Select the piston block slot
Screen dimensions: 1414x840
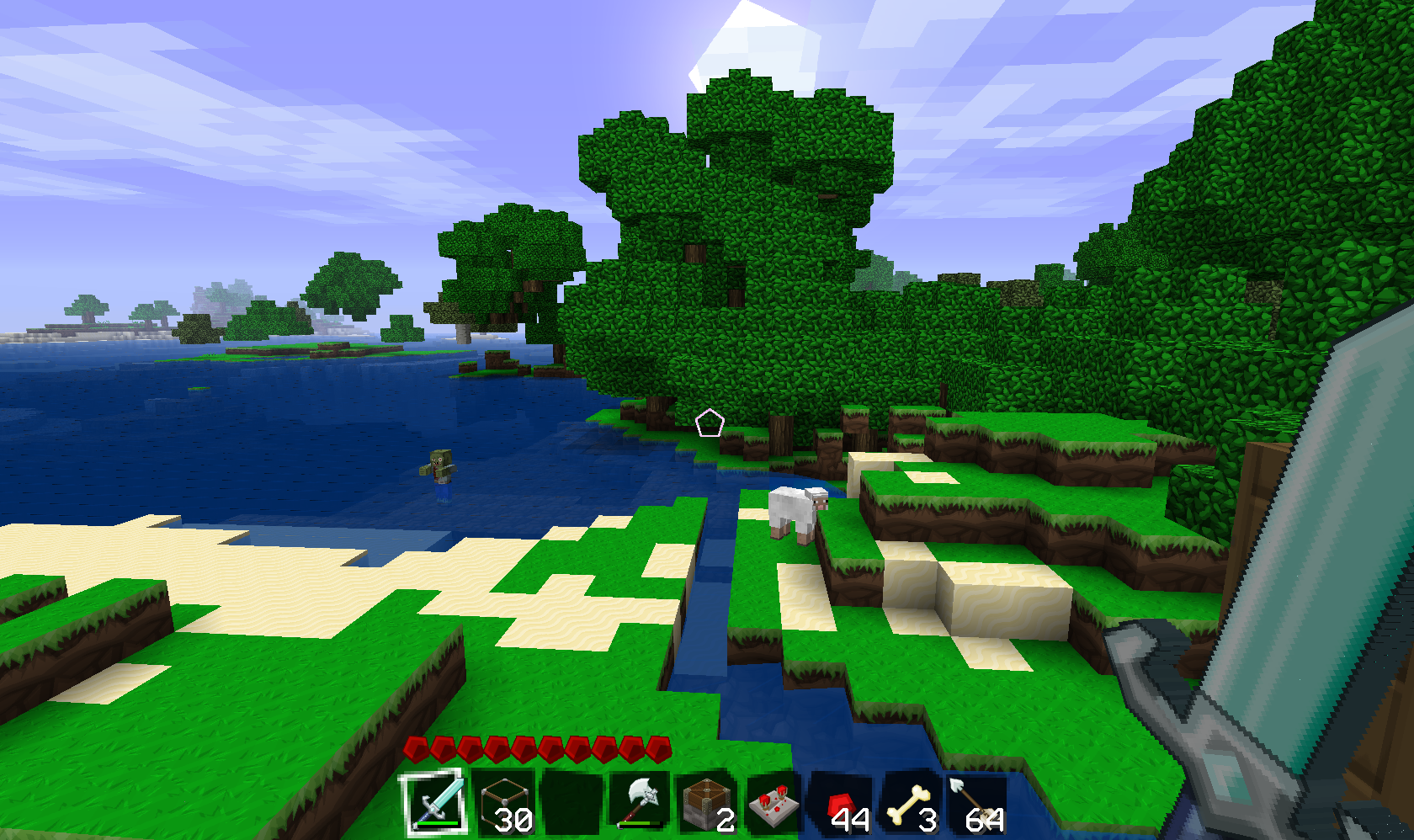(x=707, y=803)
